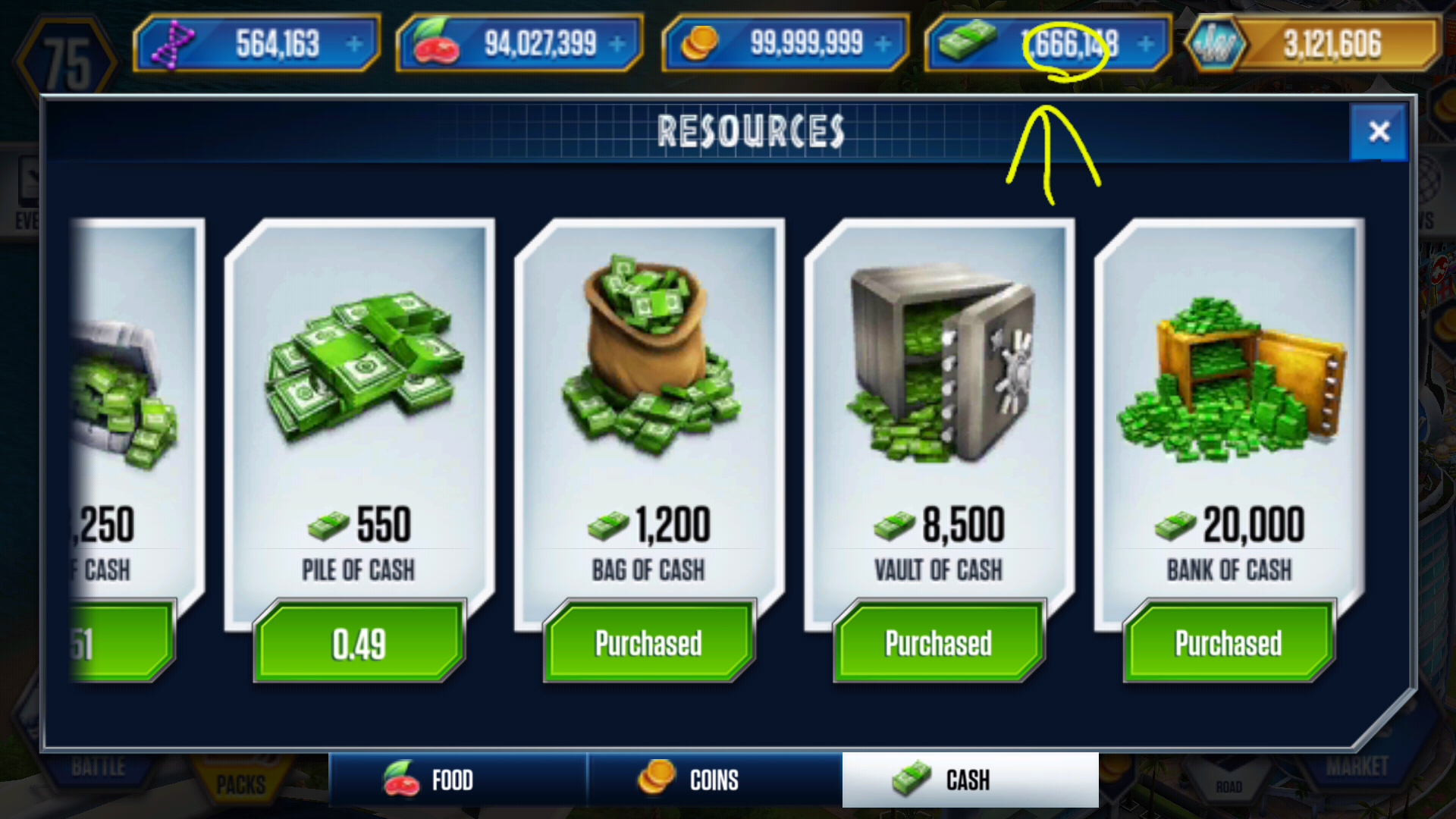Image resolution: width=1456 pixels, height=819 pixels.
Task: Add more coins with the plus button
Action: tap(883, 44)
